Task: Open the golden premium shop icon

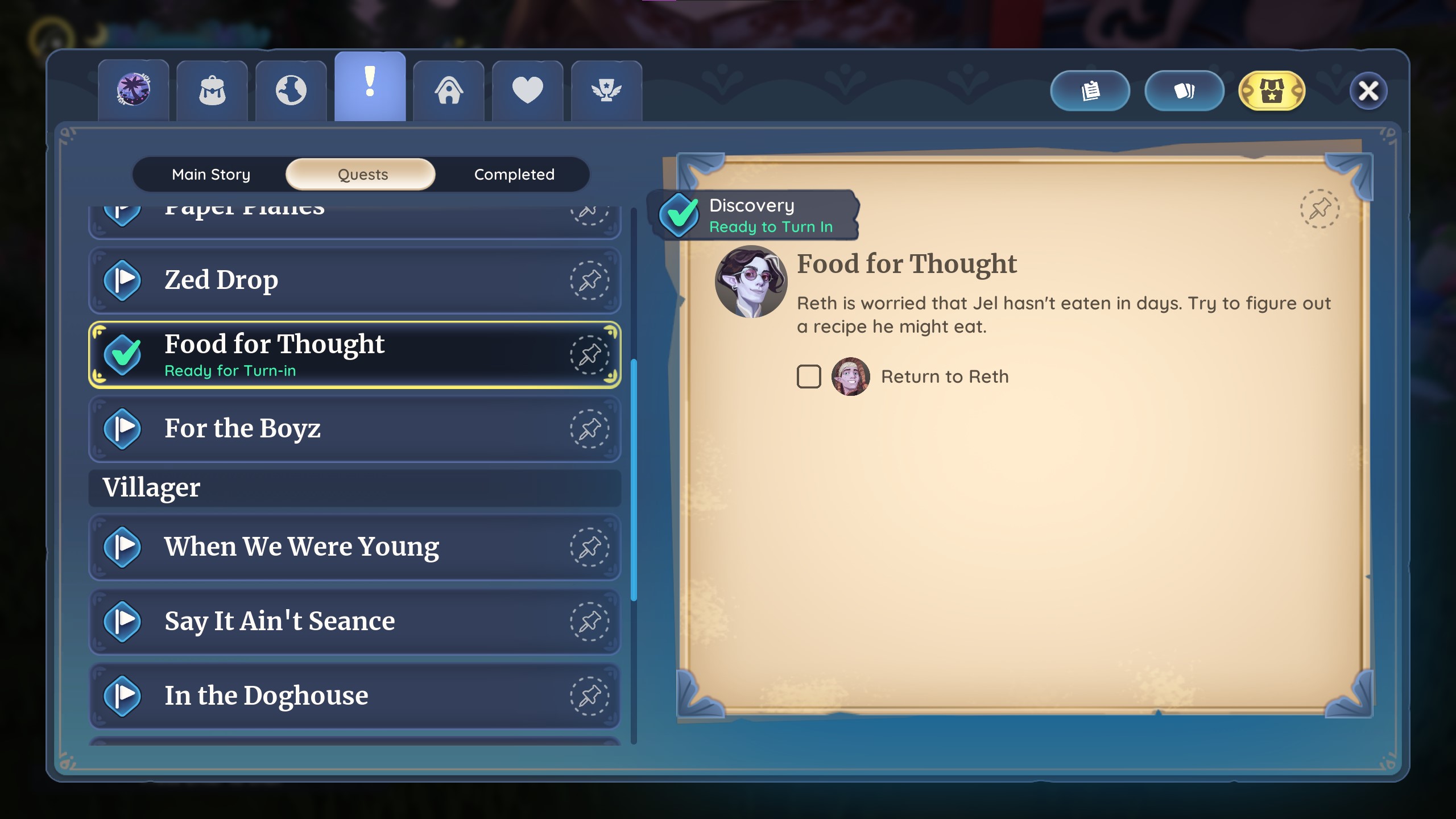Action: pos(1272,90)
